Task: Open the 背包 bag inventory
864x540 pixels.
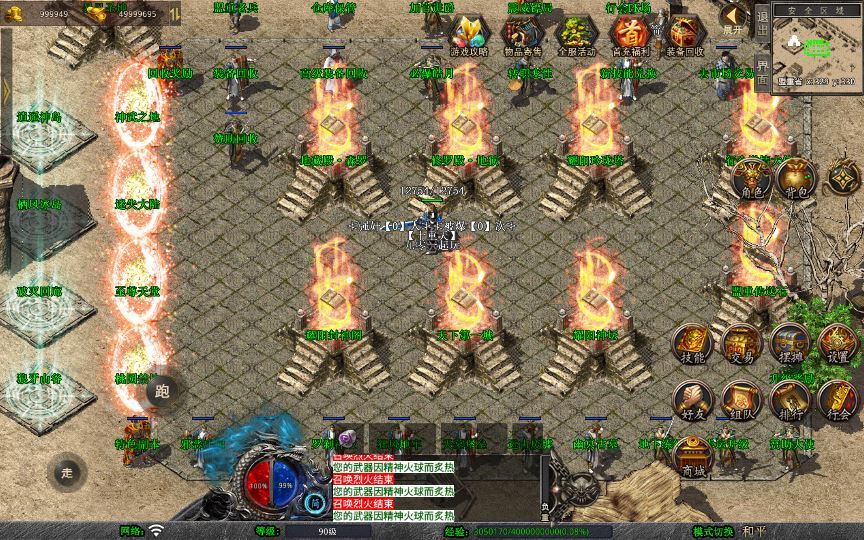Action: click(797, 179)
